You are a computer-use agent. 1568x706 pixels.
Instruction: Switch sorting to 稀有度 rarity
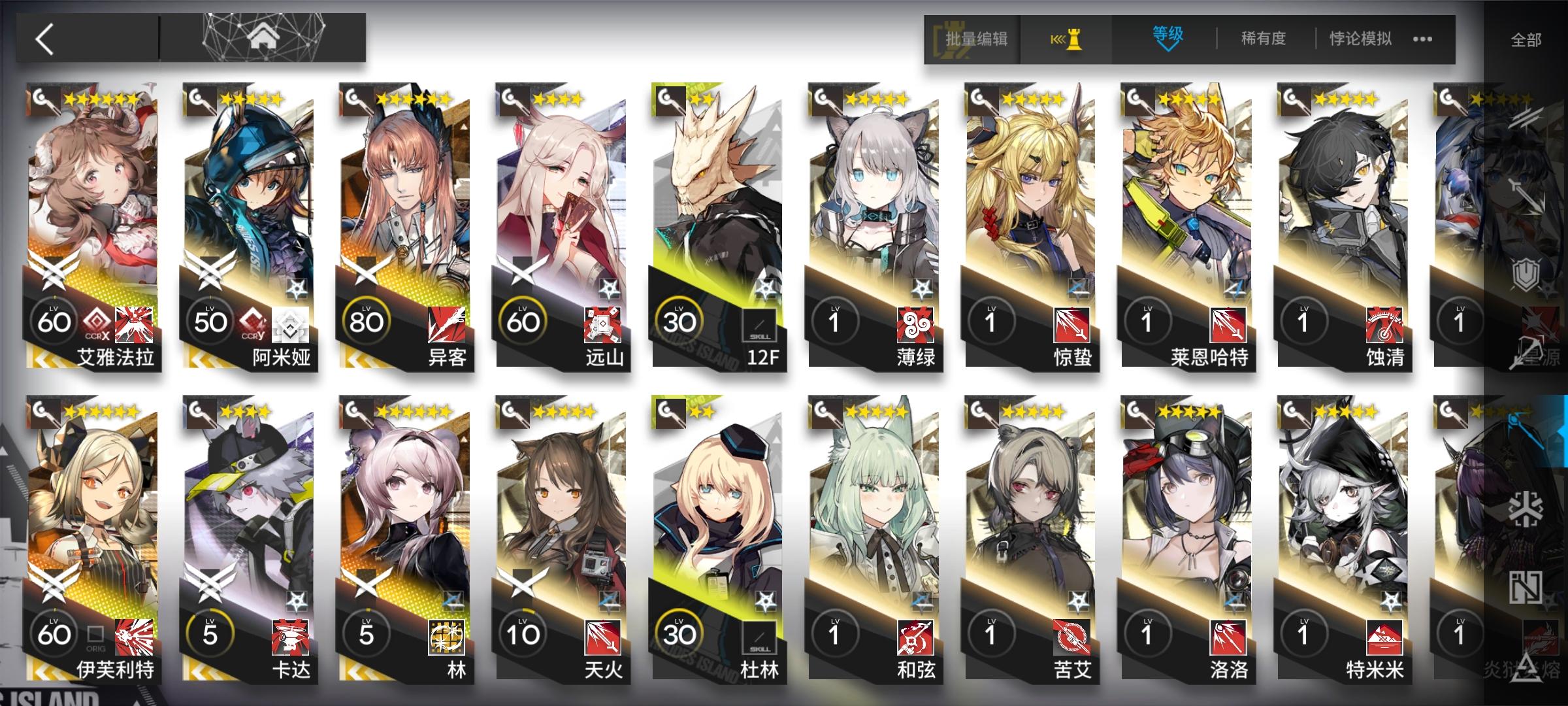[x=1261, y=39]
